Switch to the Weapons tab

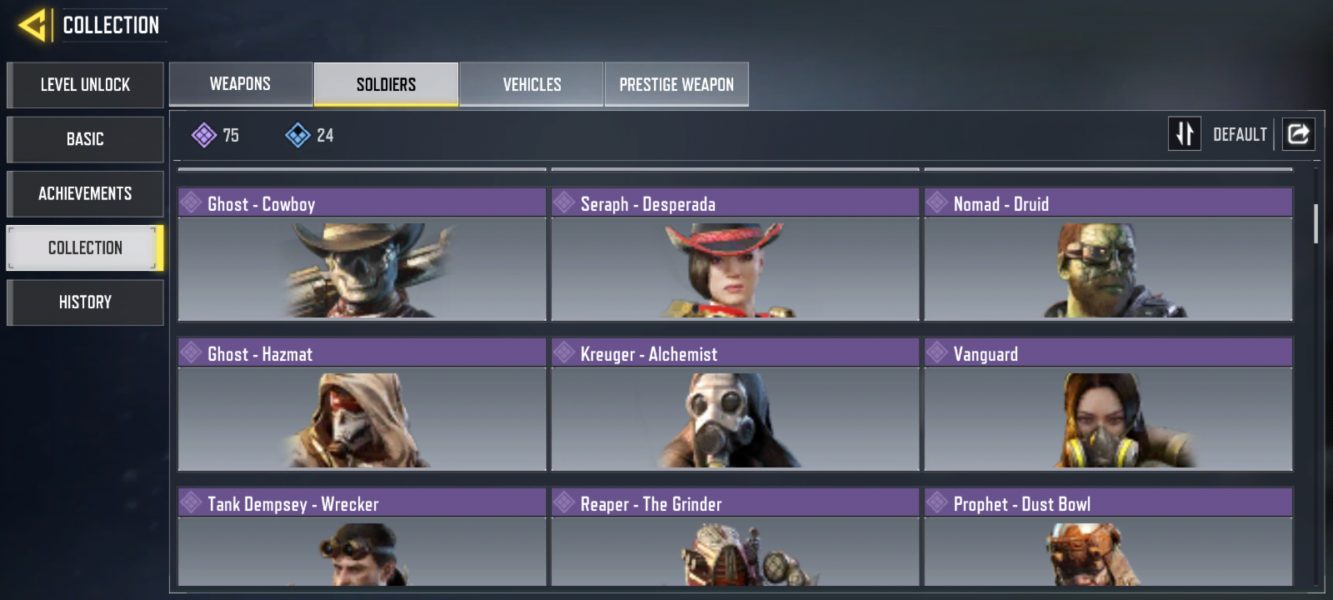click(x=240, y=84)
